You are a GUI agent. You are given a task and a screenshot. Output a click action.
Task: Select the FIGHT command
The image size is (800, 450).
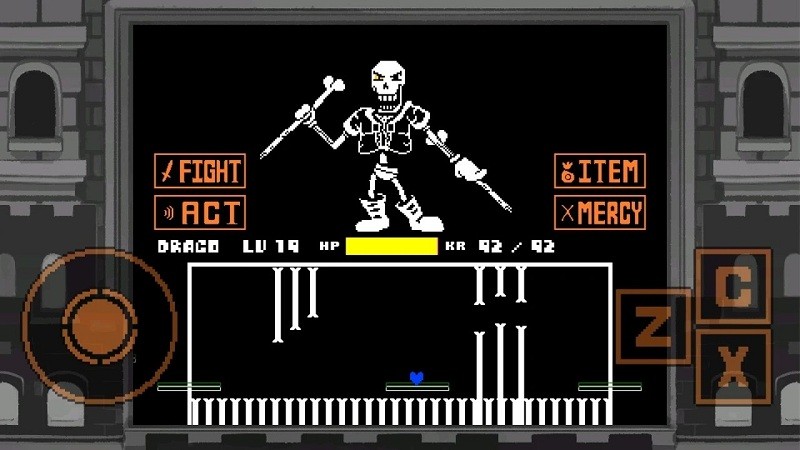pyautogui.click(x=200, y=171)
